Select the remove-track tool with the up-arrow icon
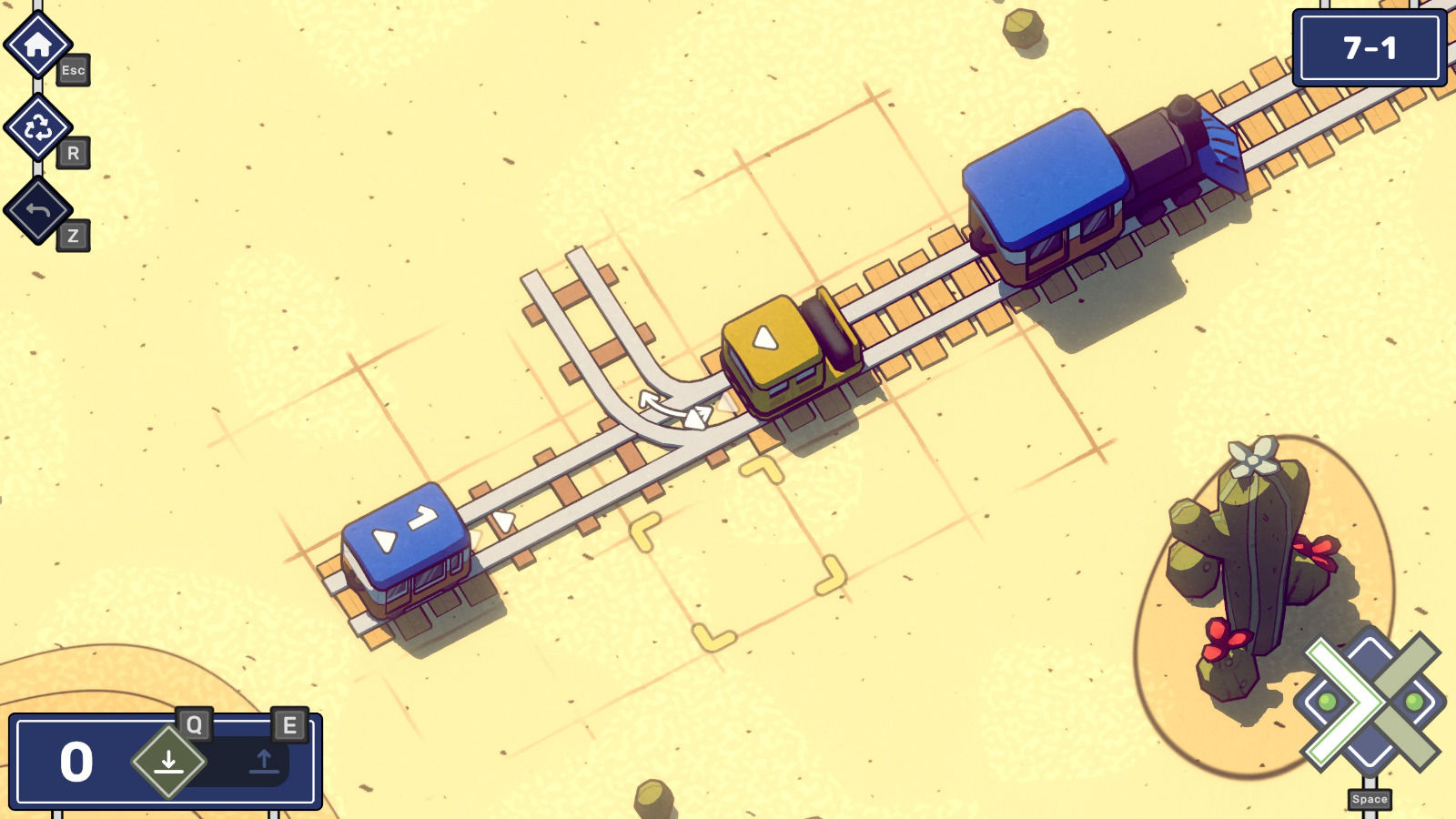This screenshot has height=819, width=1456. [x=264, y=763]
